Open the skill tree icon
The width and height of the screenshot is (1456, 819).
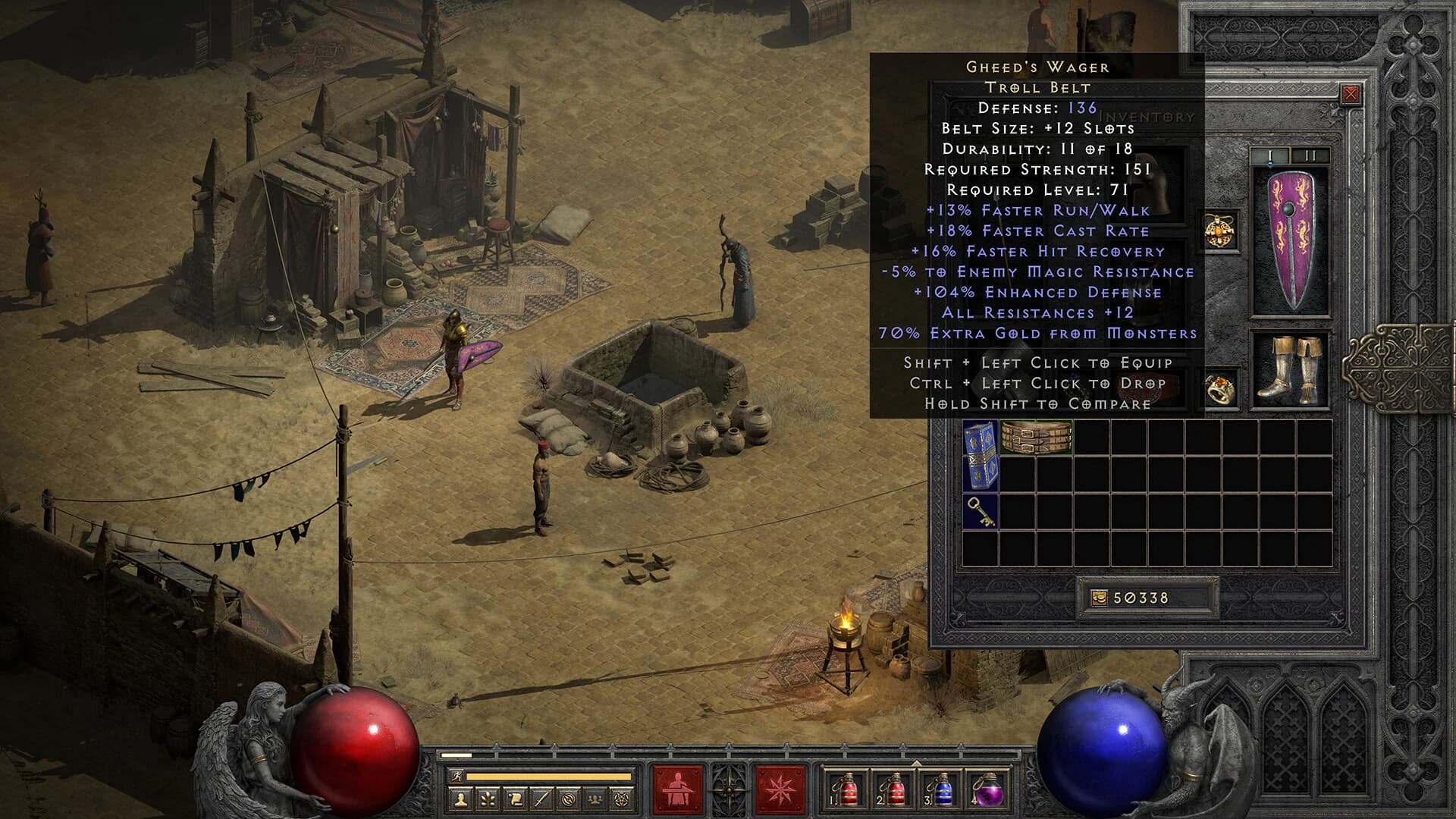488,799
